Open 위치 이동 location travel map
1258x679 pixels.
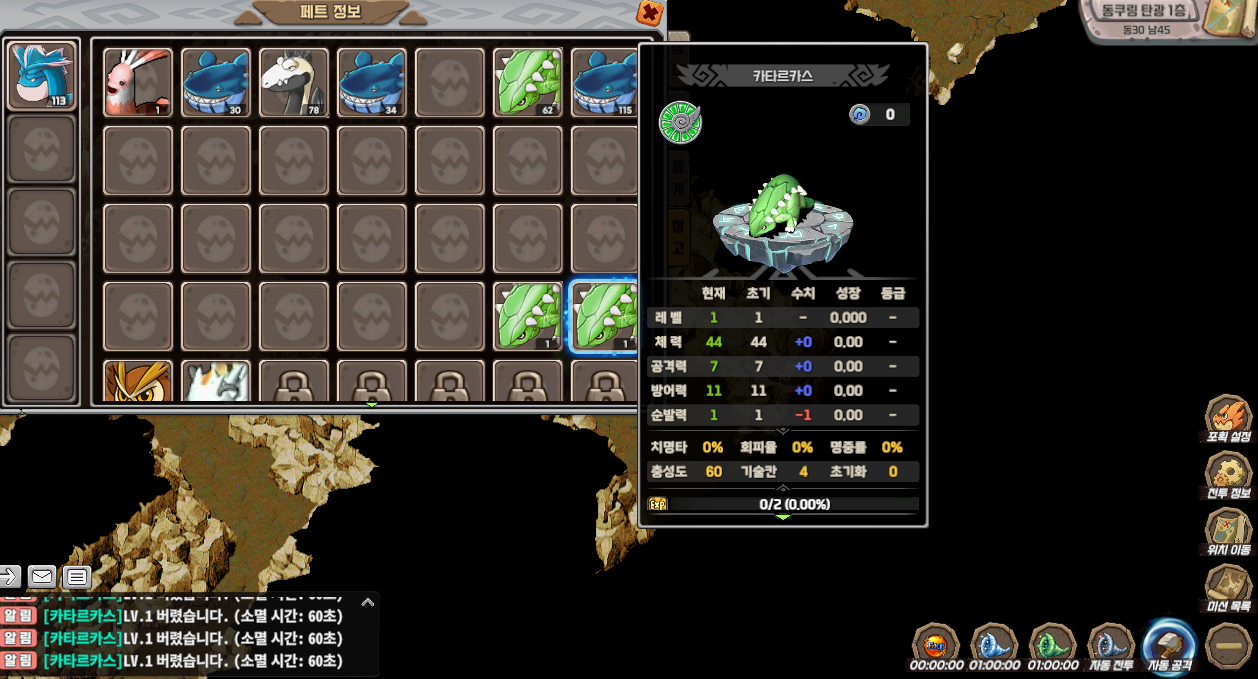[x=1228, y=531]
